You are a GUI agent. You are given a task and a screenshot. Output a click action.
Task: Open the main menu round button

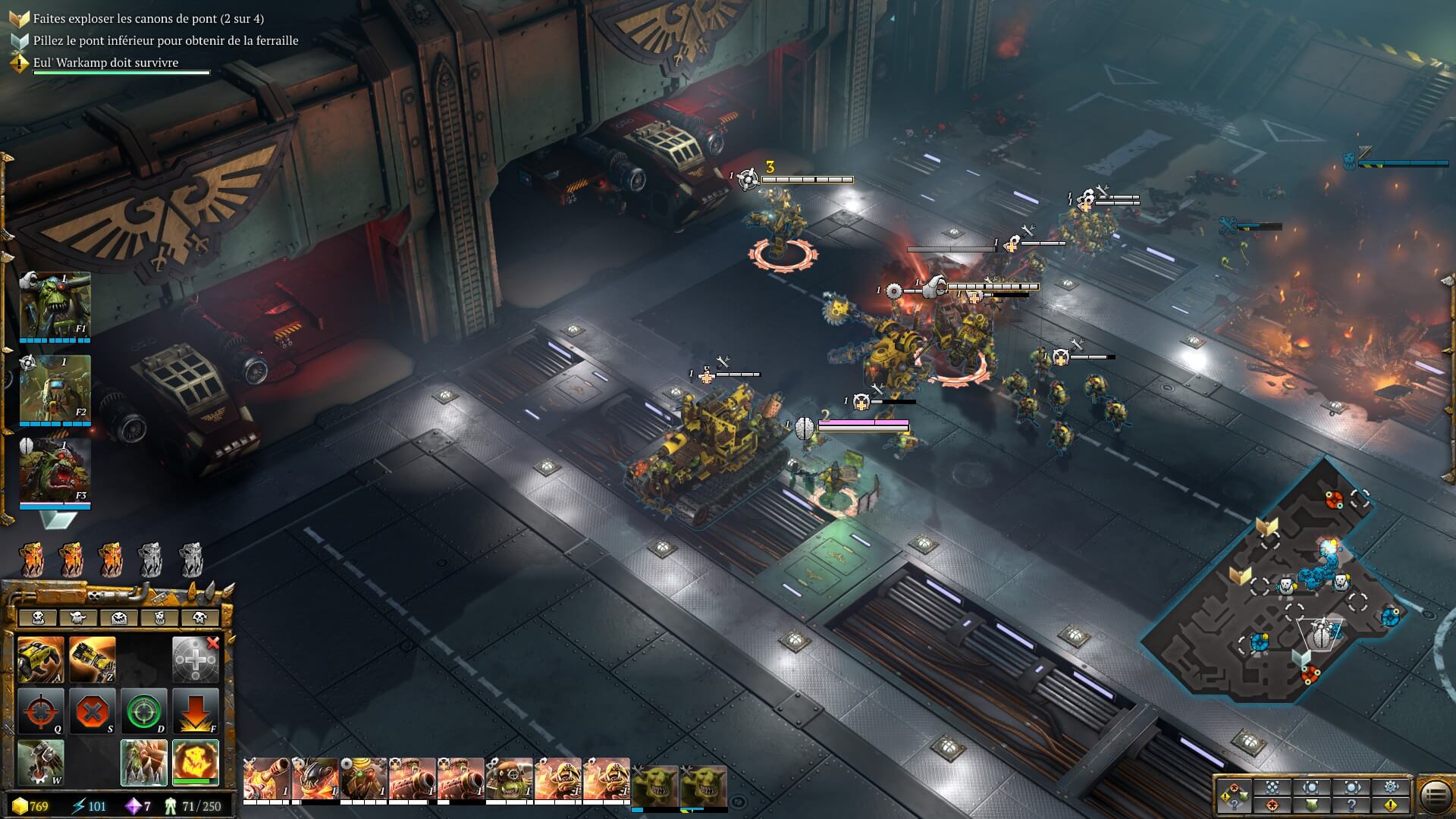click(x=1434, y=796)
